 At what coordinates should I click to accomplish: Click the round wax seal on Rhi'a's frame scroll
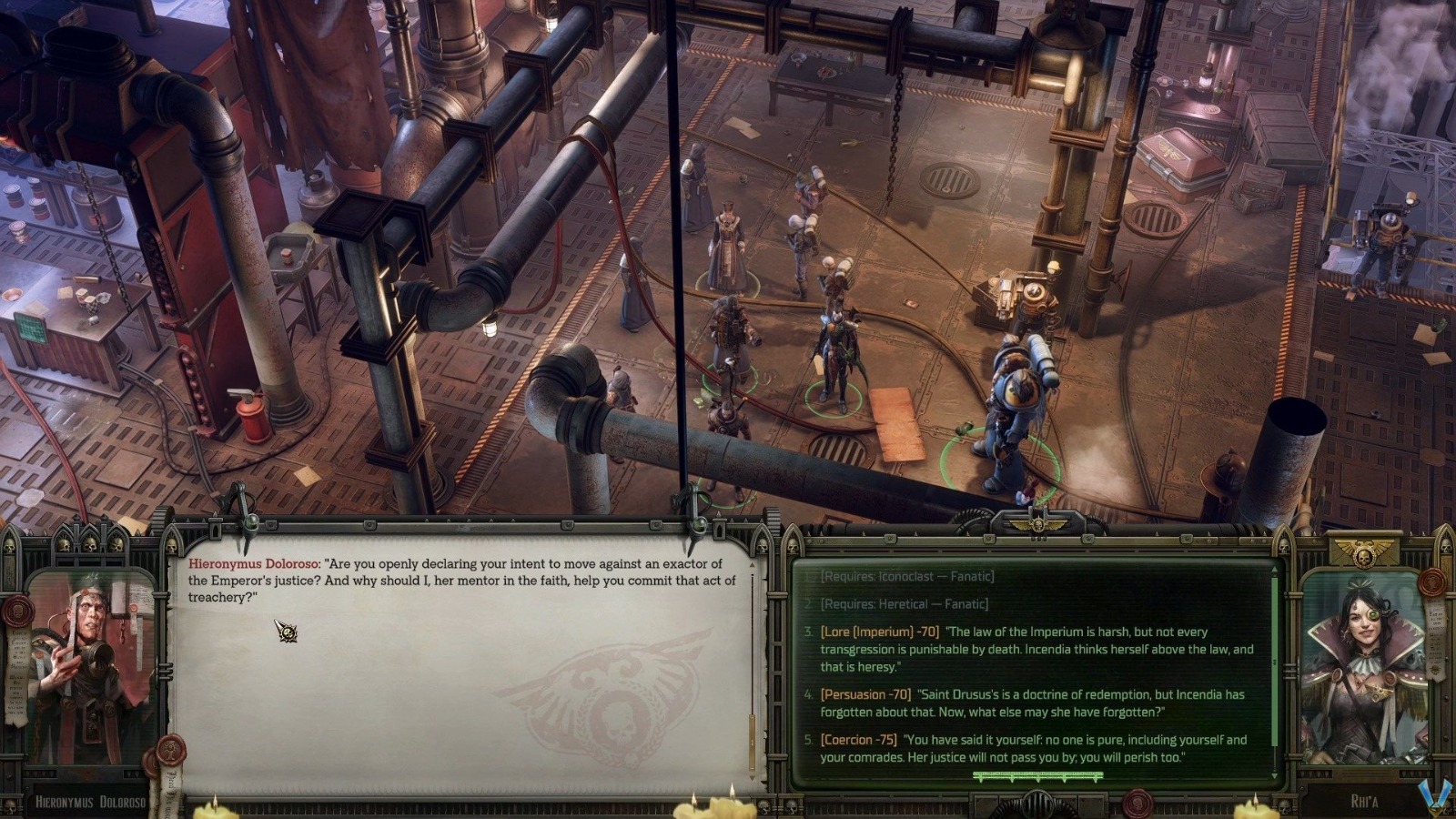pyautogui.click(x=1431, y=581)
